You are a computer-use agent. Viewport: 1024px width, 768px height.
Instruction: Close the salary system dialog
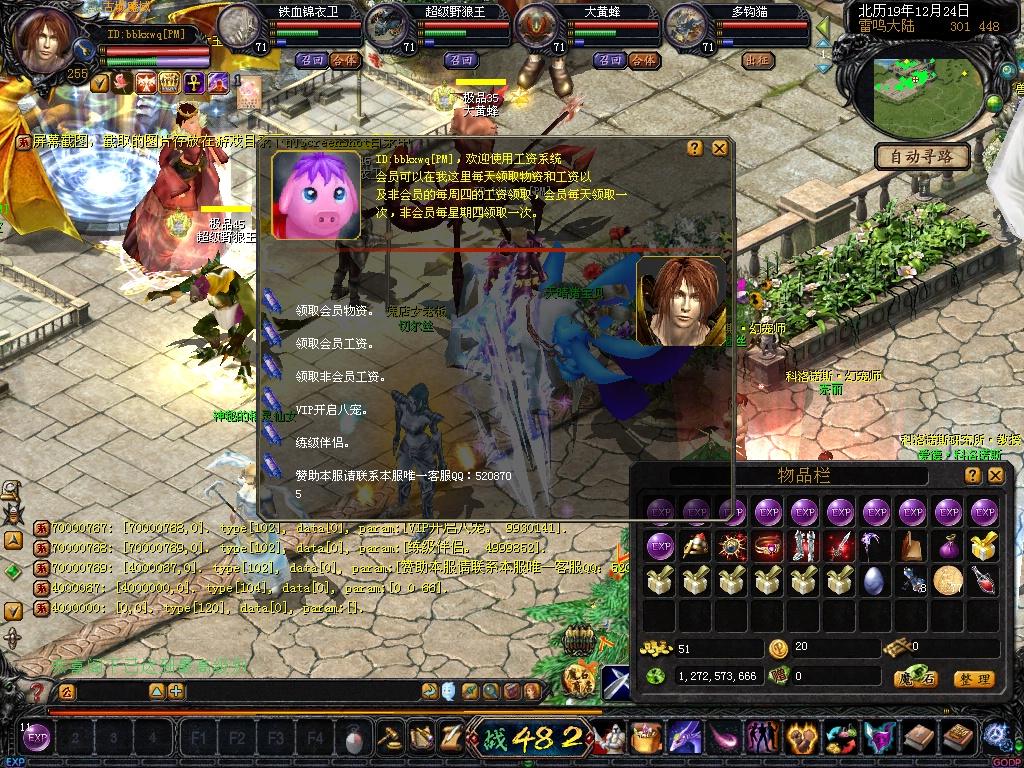click(719, 148)
